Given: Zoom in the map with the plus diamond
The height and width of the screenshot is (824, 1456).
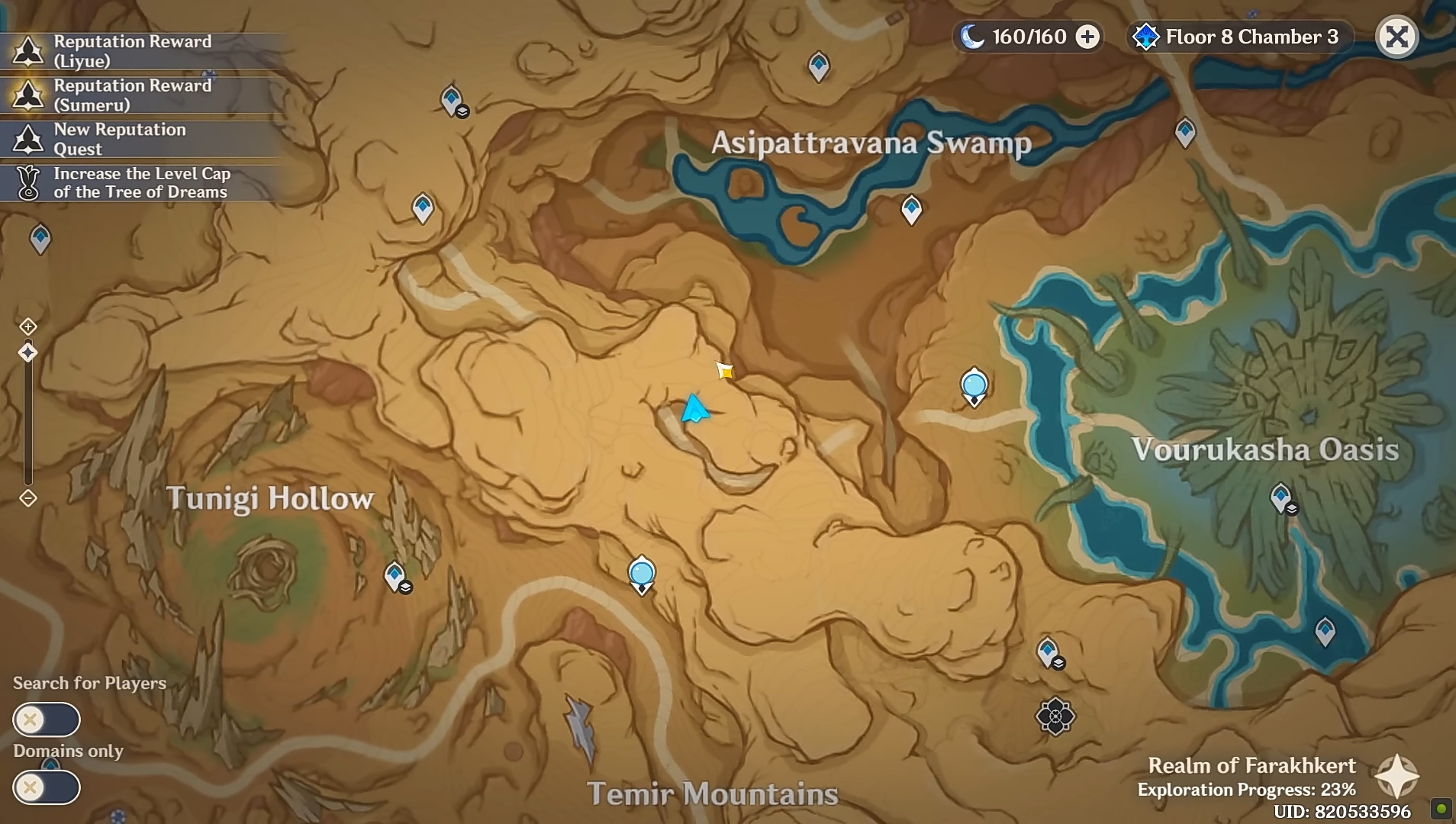Looking at the screenshot, I should click(28, 327).
